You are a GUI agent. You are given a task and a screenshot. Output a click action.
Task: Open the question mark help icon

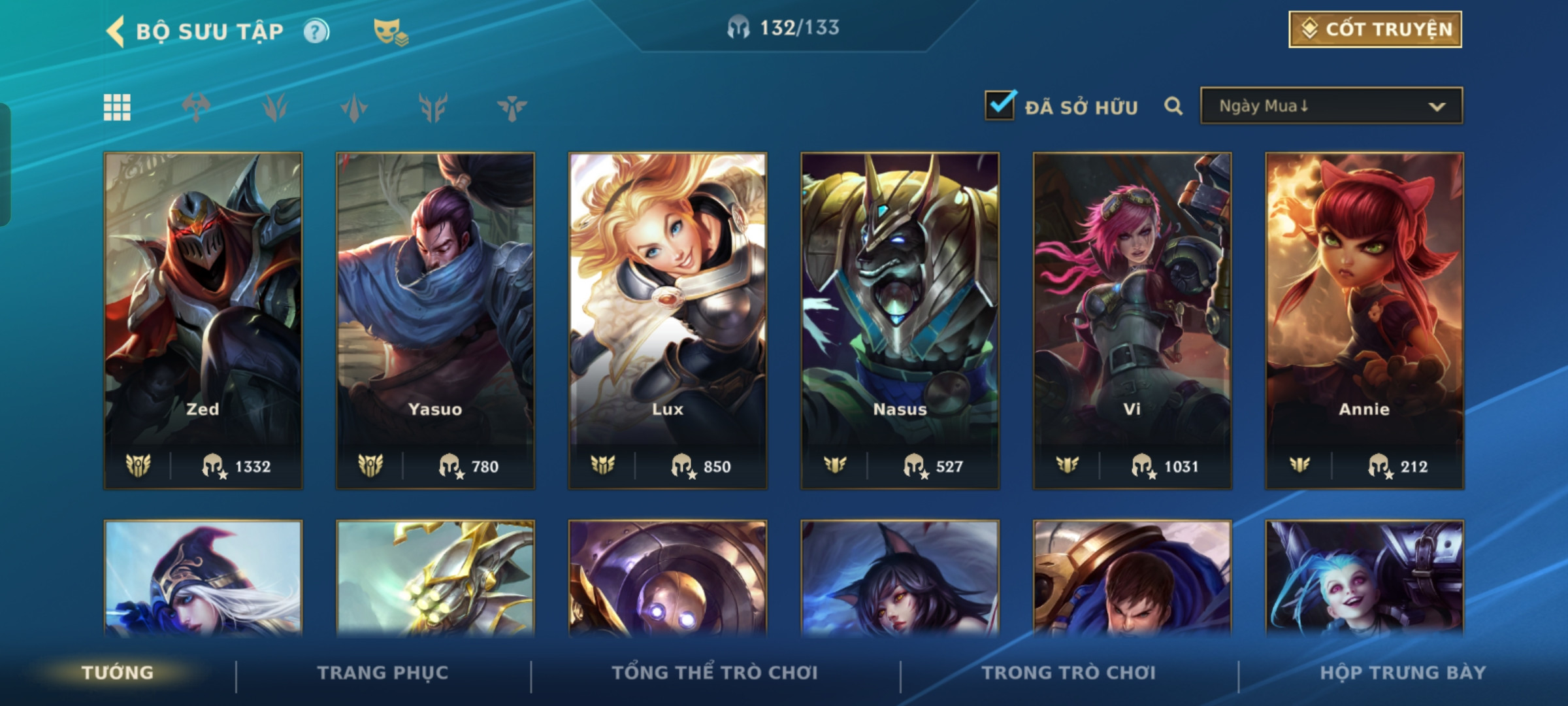click(x=316, y=31)
